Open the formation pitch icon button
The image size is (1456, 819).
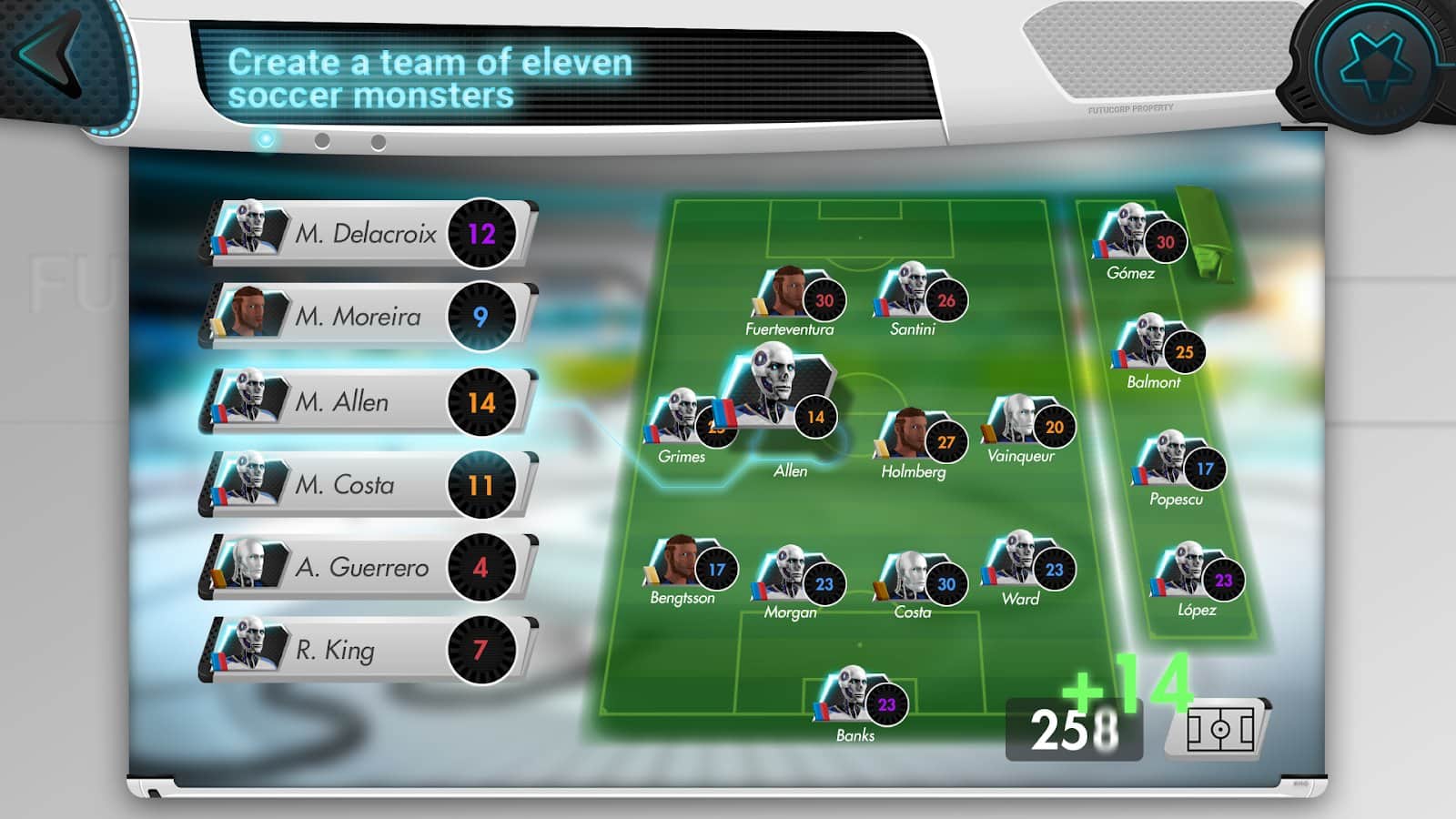[x=1218, y=729]
